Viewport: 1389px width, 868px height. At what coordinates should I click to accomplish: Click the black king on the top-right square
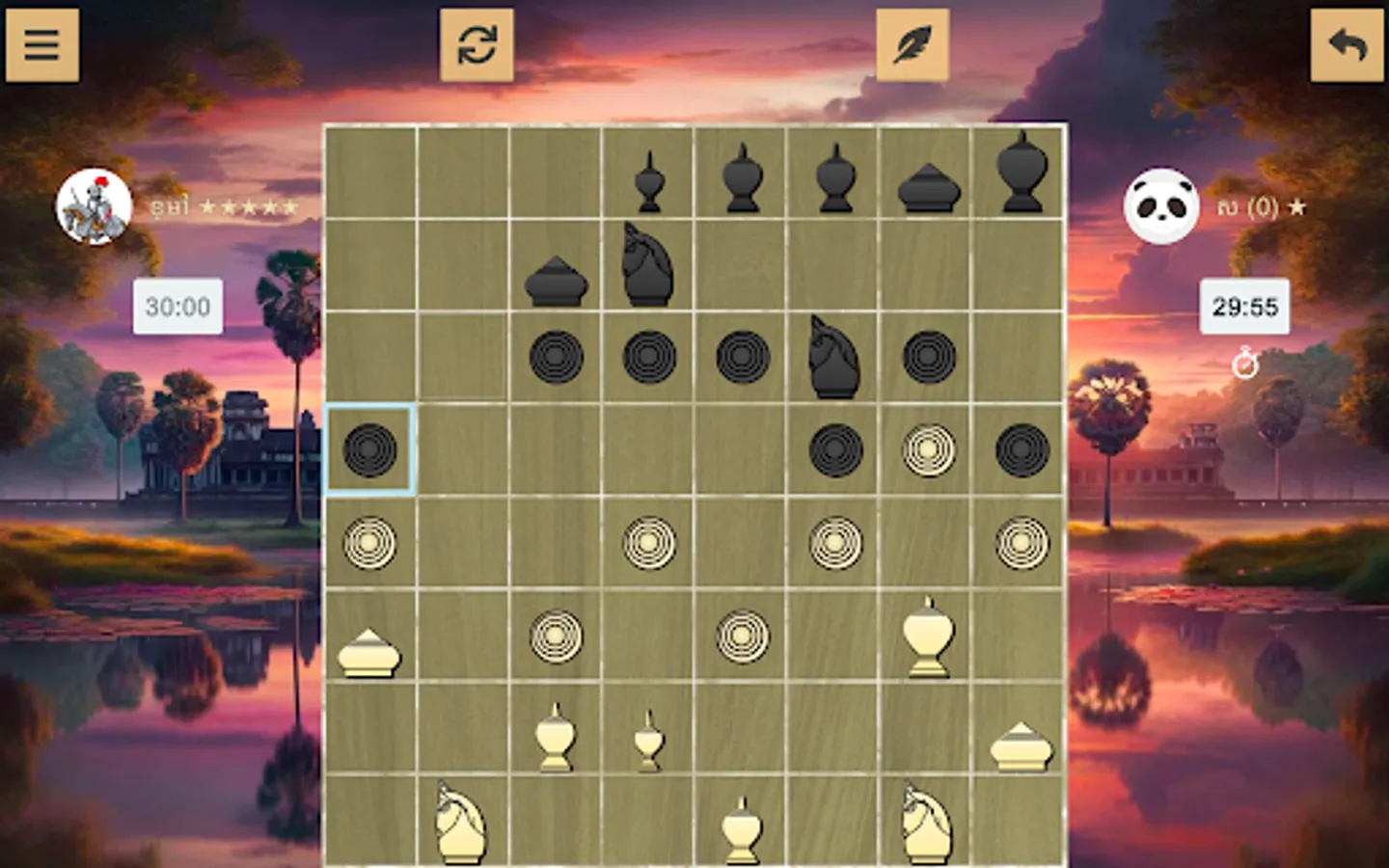point(1020,174)
